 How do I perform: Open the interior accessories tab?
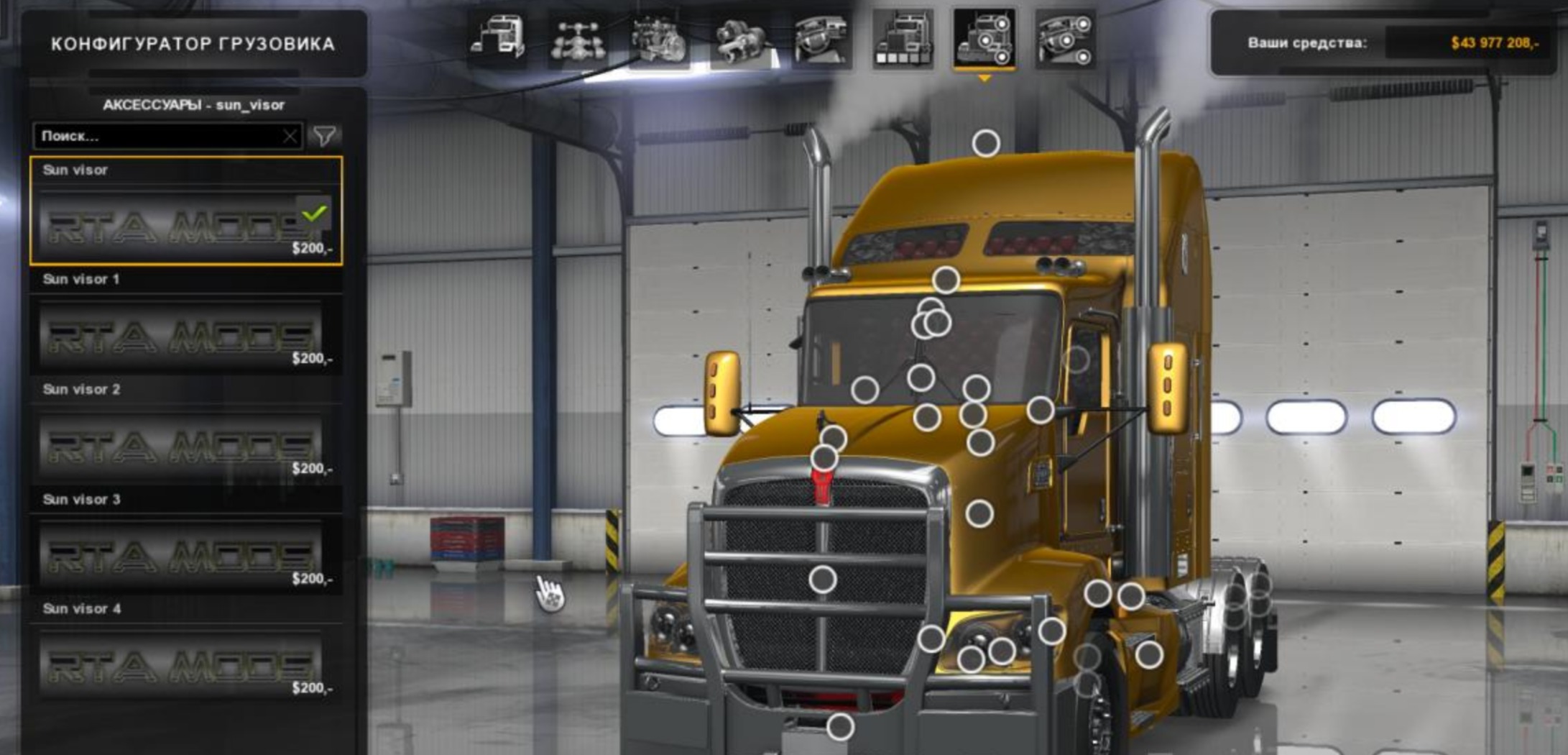tap(1066, 39)
